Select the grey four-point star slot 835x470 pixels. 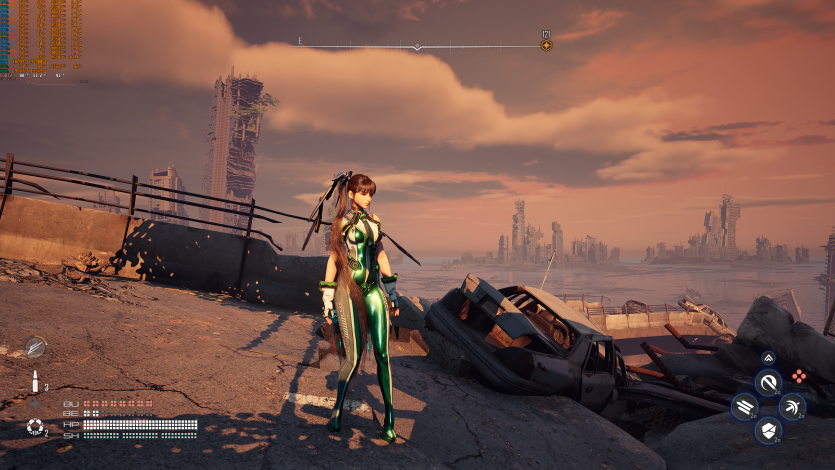tap(35, 405)
